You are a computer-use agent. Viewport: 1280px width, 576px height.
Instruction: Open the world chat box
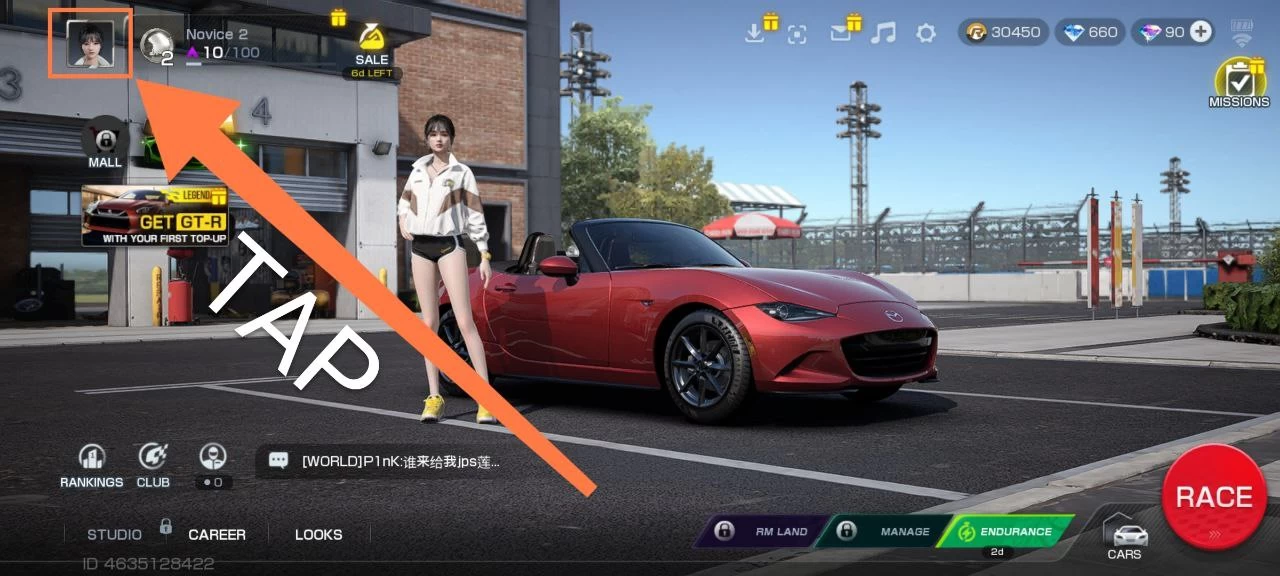pyautogui.click(x=385, y=461)
